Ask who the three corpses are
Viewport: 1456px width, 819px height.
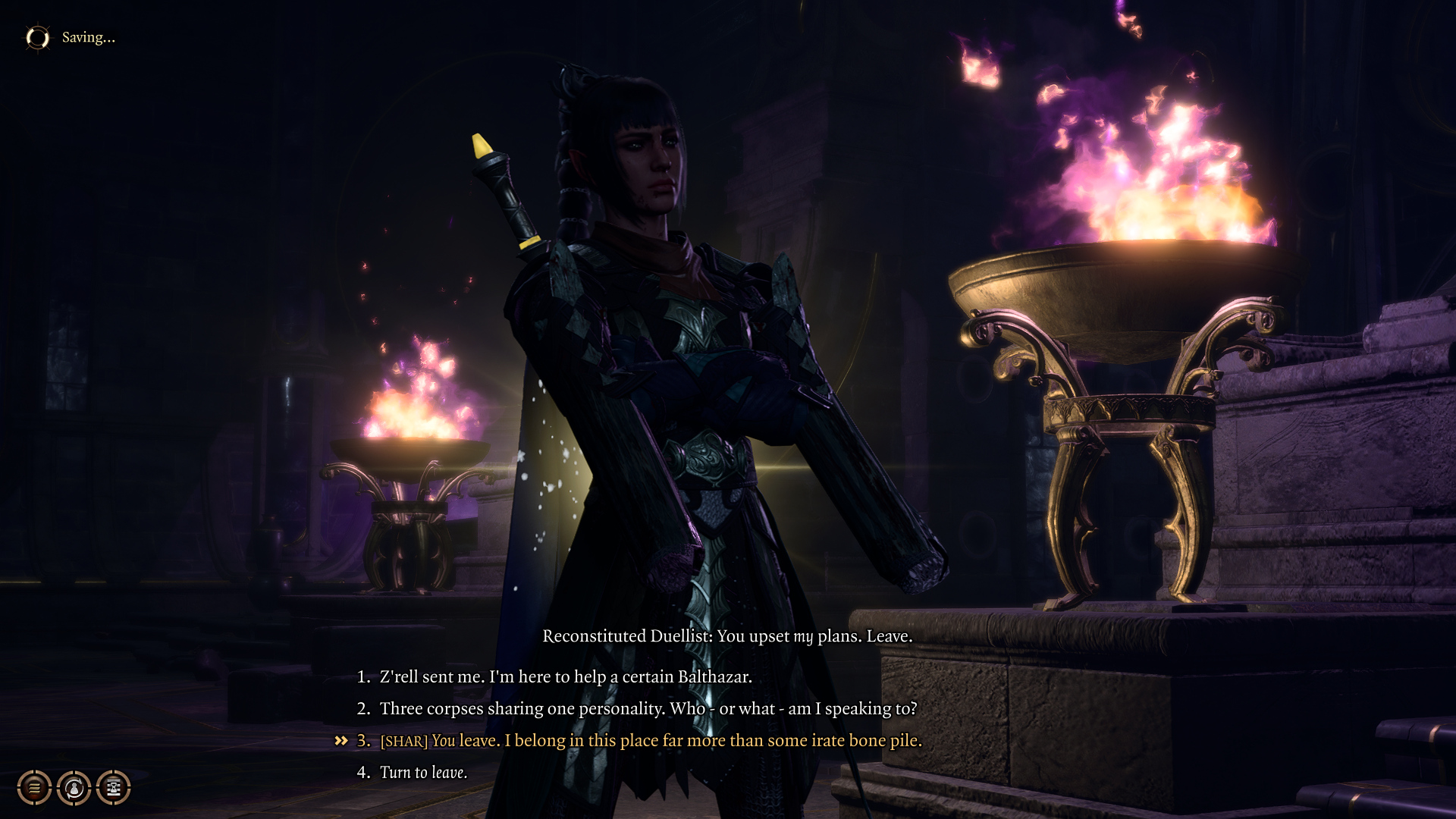[648, 708]
